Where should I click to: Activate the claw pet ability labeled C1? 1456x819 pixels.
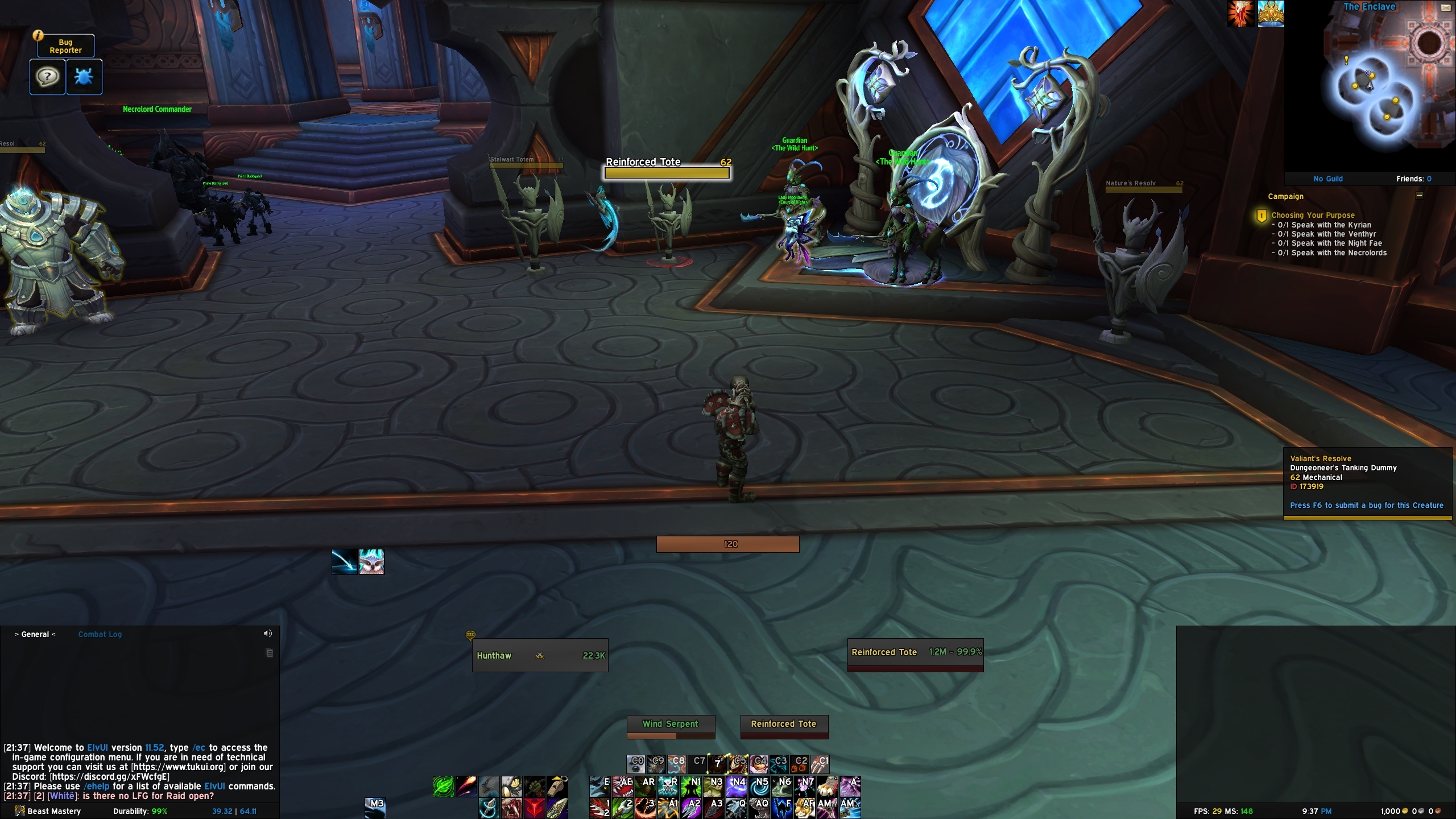[820, 764]
